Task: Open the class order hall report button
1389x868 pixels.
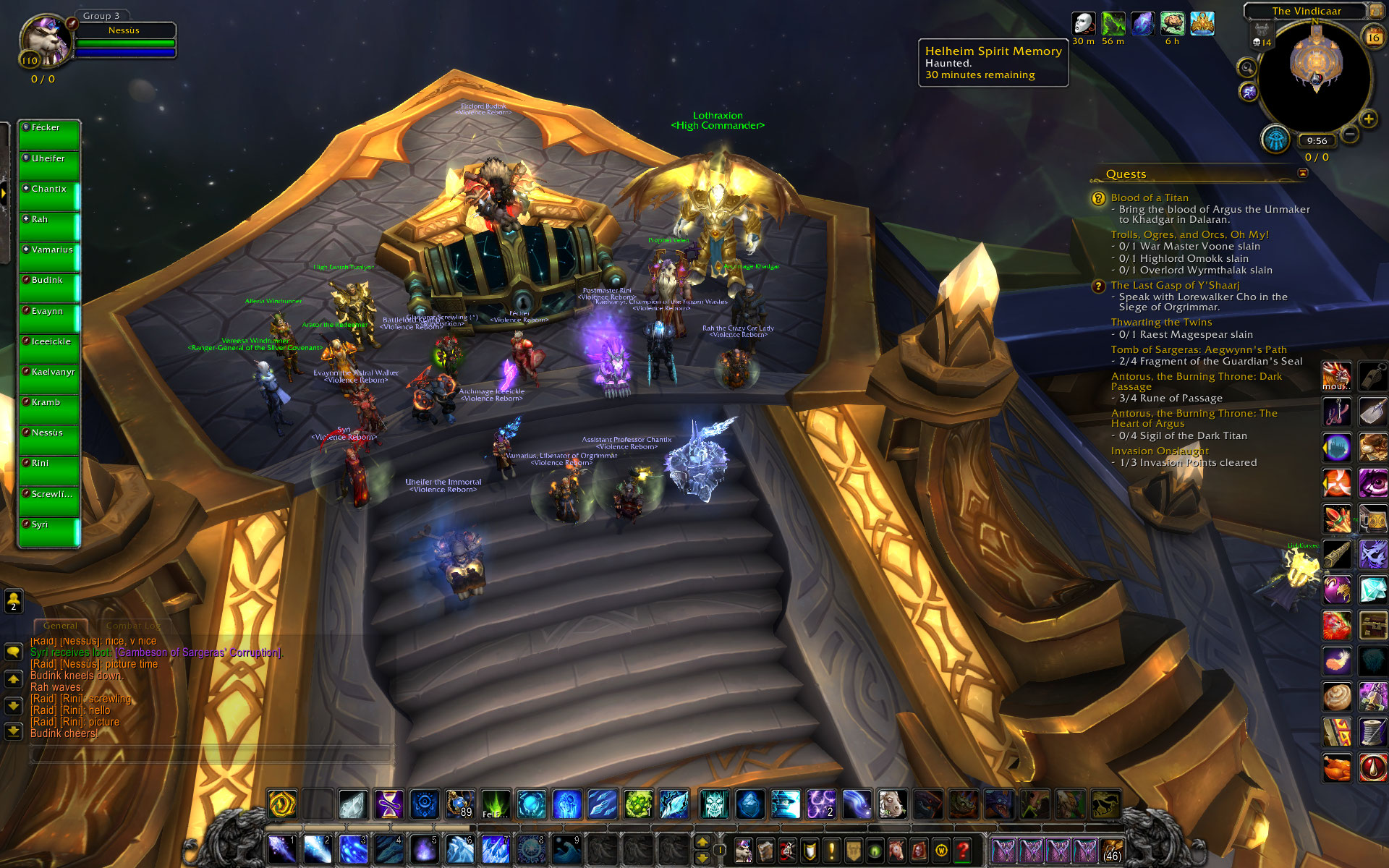Action: pyautogui.click(x=1276, y=139)
